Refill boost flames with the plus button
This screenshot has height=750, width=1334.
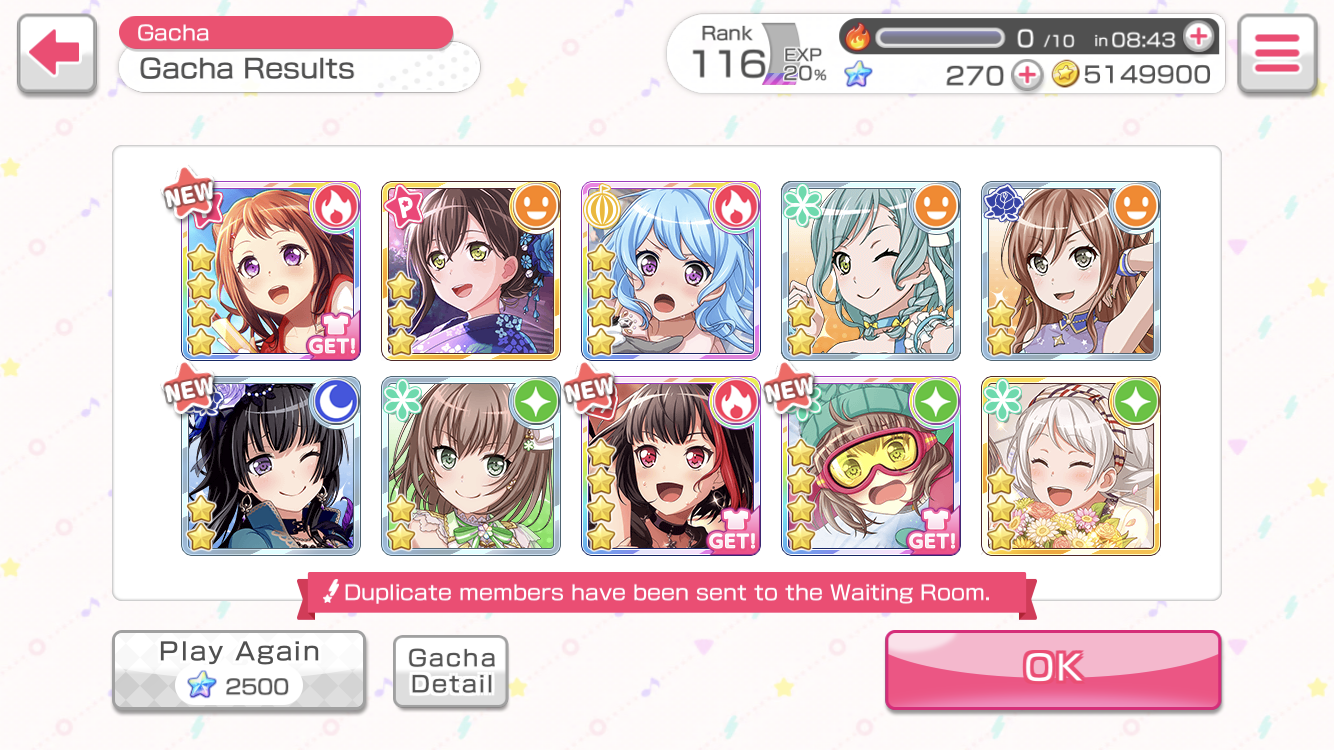(1197, 38)
